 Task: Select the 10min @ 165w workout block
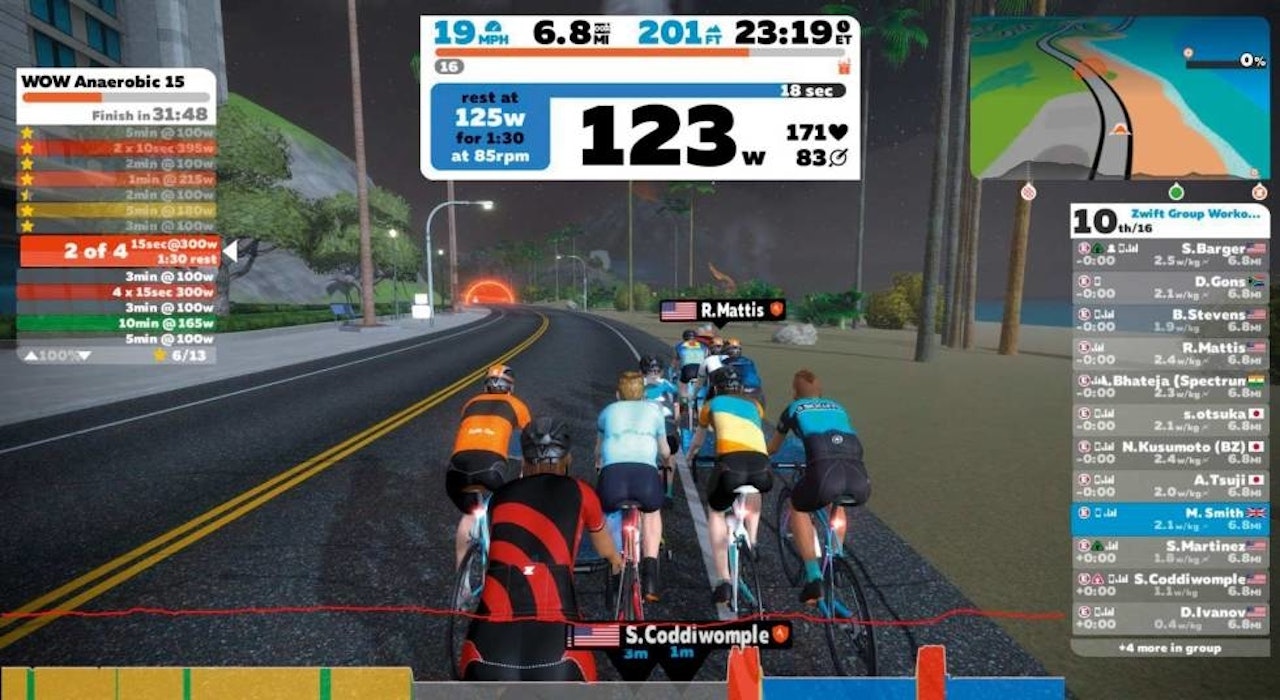pyautogui.click(x=118, y=323)
